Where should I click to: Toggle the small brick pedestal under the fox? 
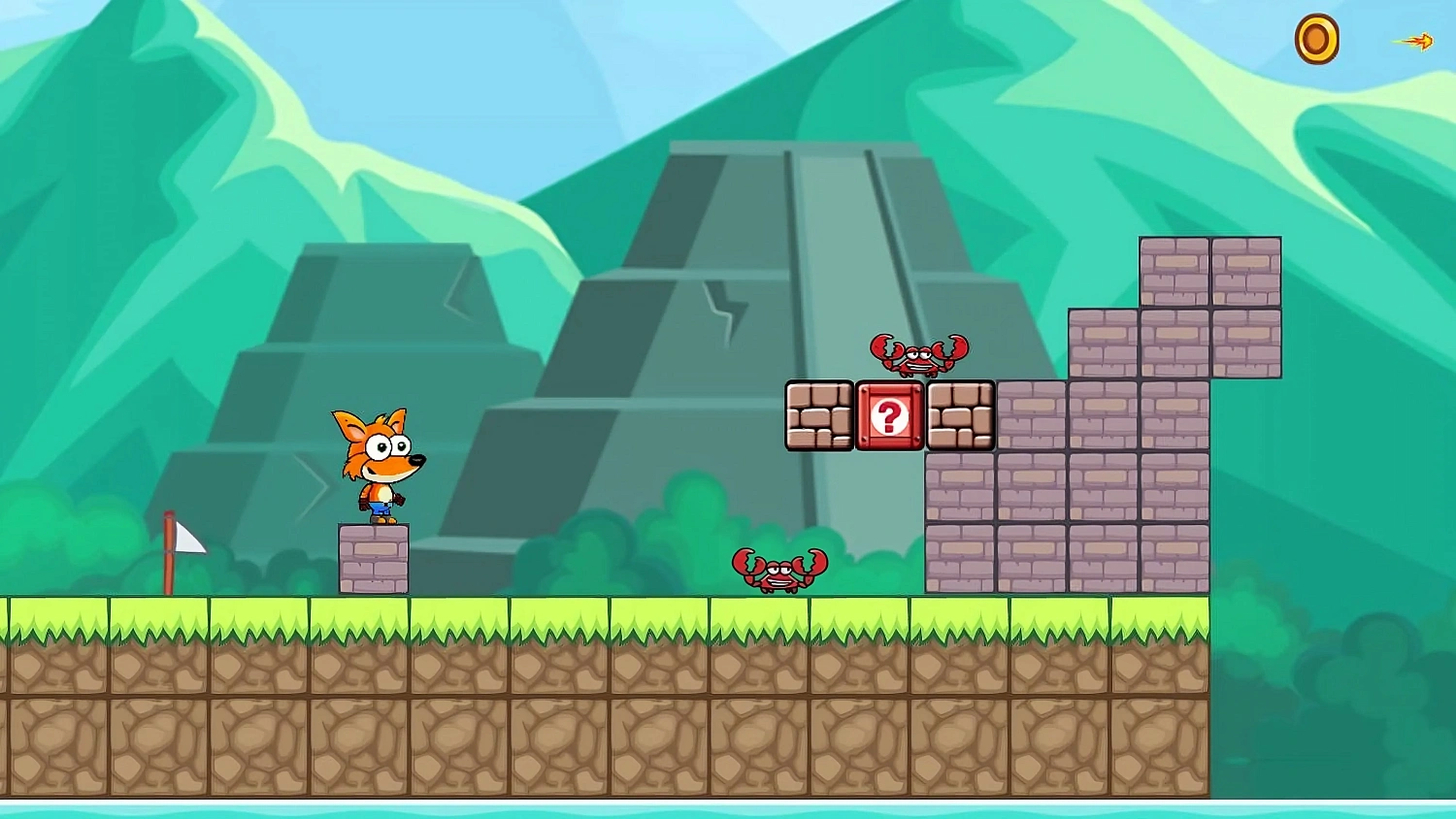(x=375, y=558)
